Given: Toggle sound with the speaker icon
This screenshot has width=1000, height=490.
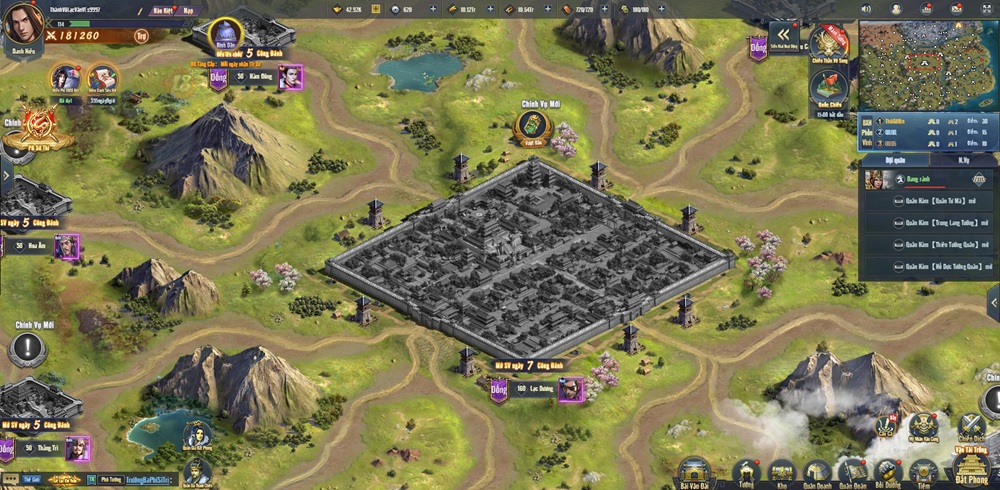Looking at the screenshot, I should click(x=868, y=8).
